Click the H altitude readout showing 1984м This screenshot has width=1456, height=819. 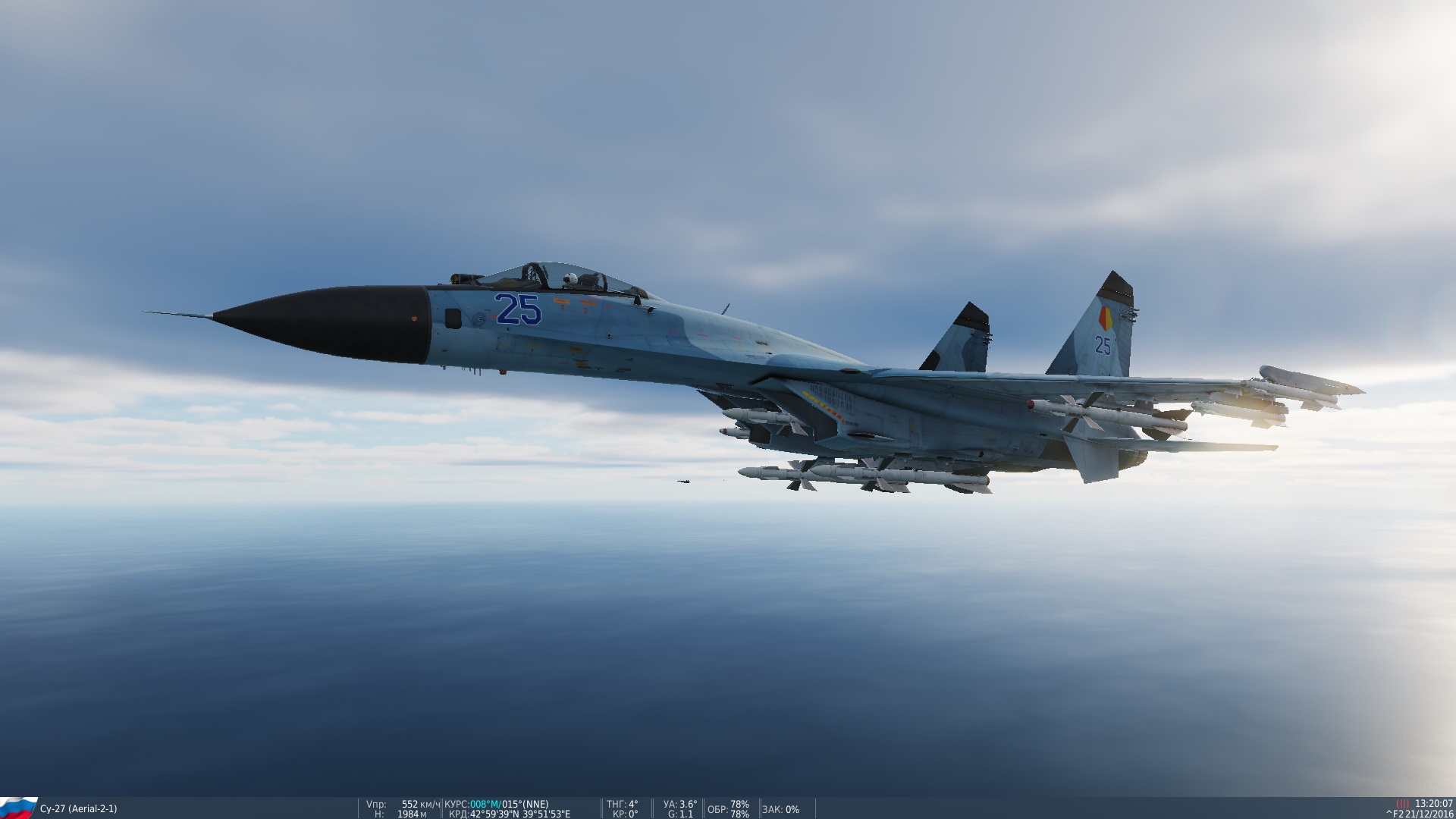402,814
